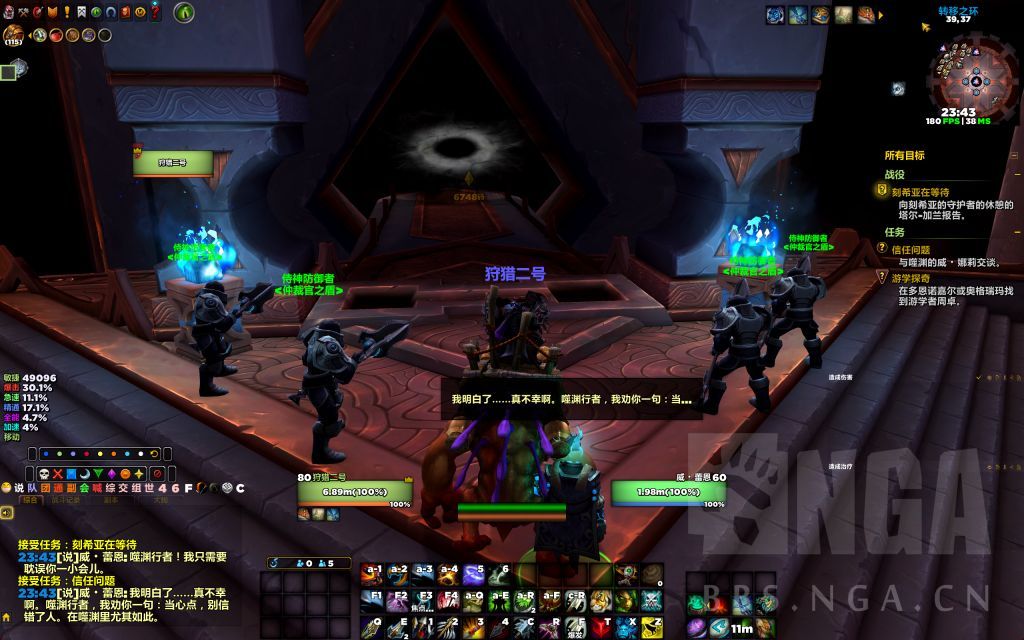Select the 信任问题 quest in the tracker

911,249
